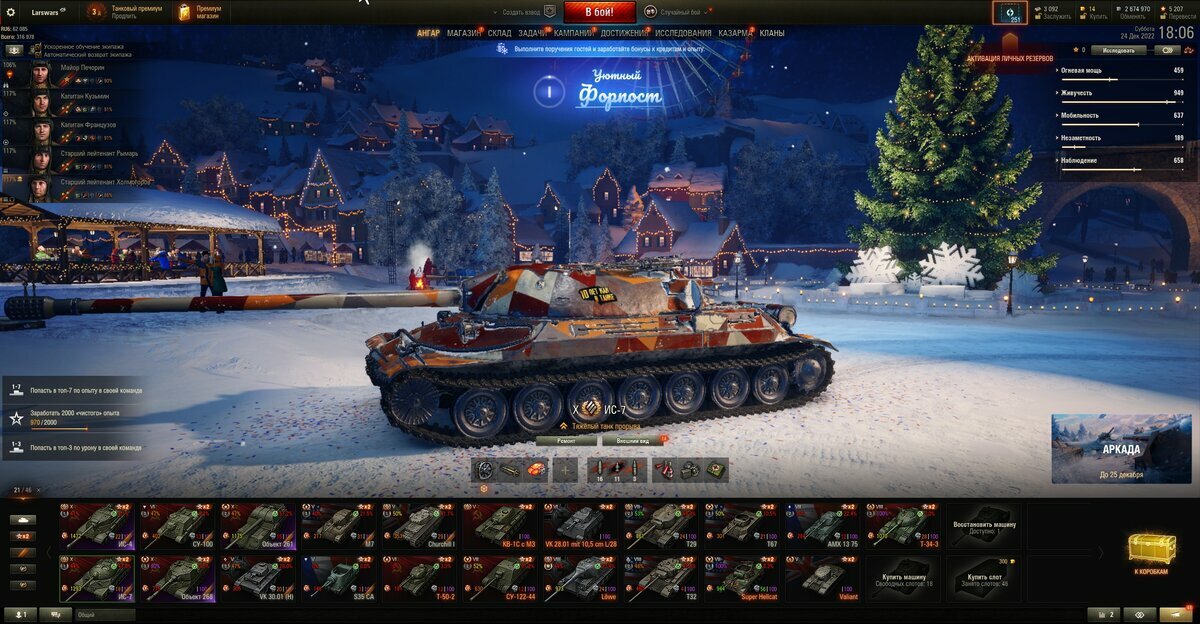Open the Аркада event banner

(1121, 449)
